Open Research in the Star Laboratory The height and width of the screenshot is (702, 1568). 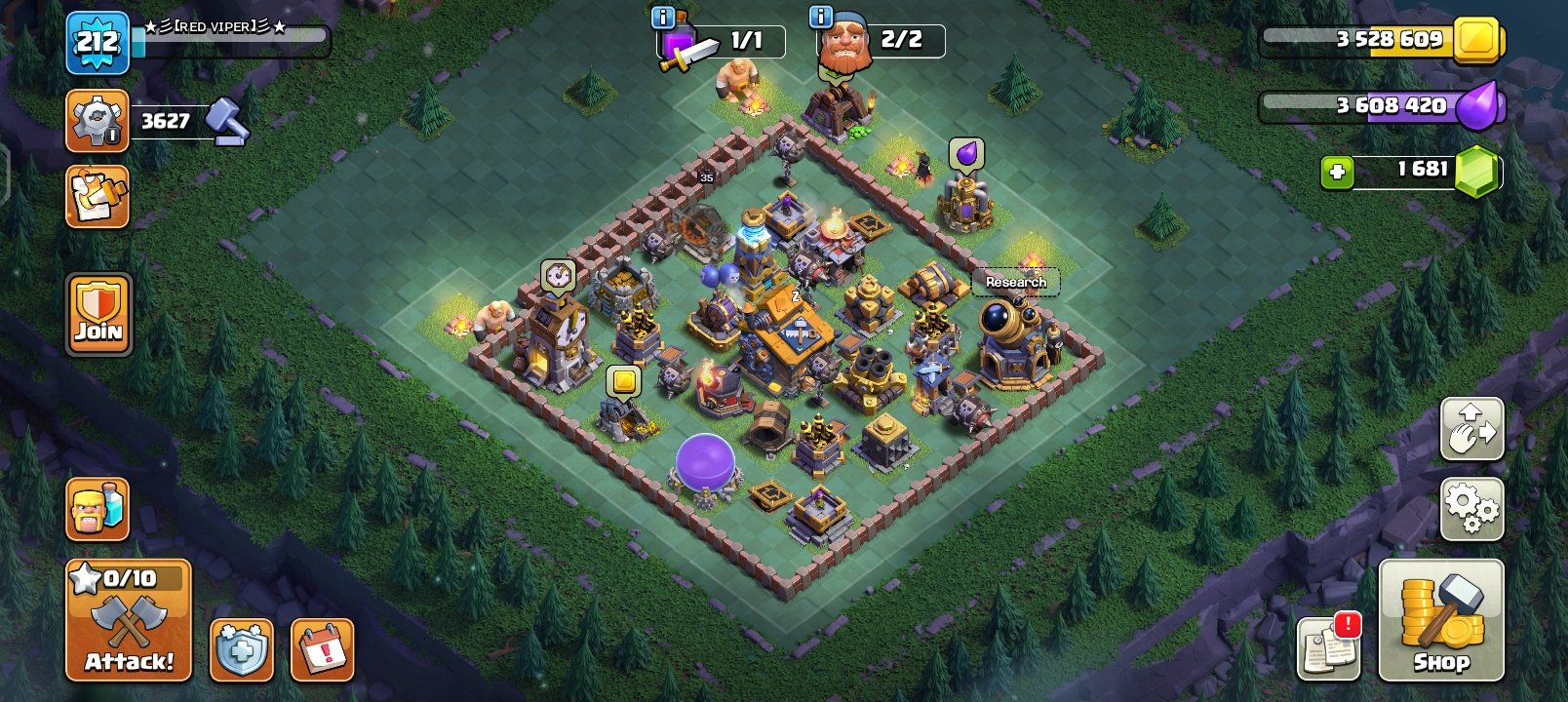[x=1016, y=282]
